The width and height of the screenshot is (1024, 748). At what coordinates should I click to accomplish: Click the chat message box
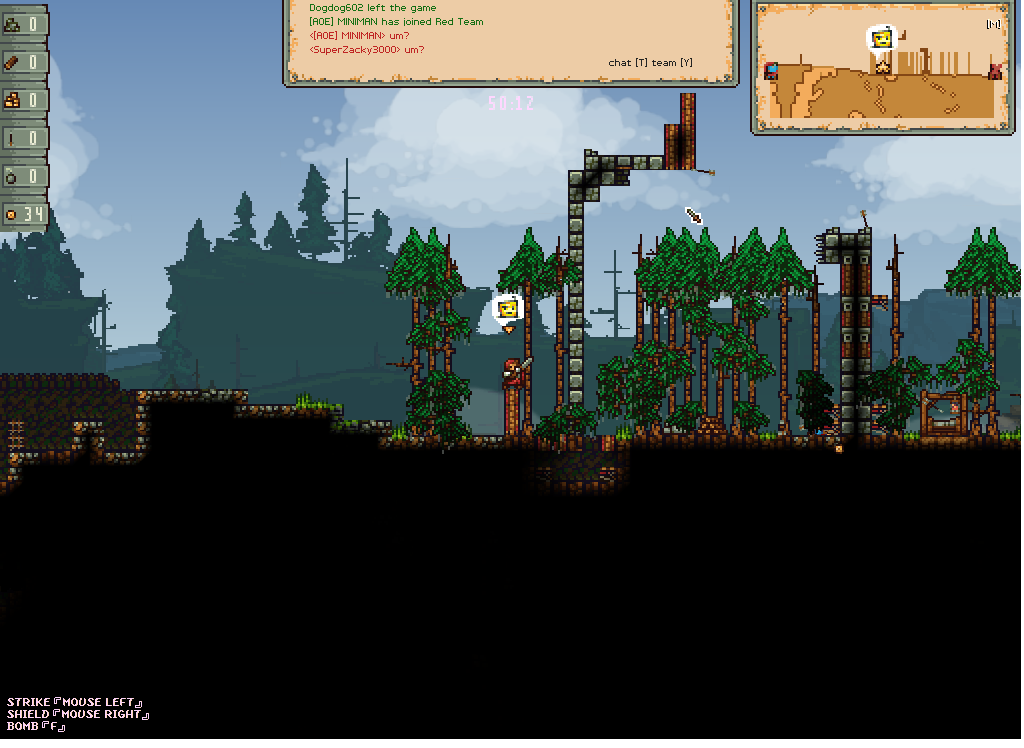tap(511, 40)
